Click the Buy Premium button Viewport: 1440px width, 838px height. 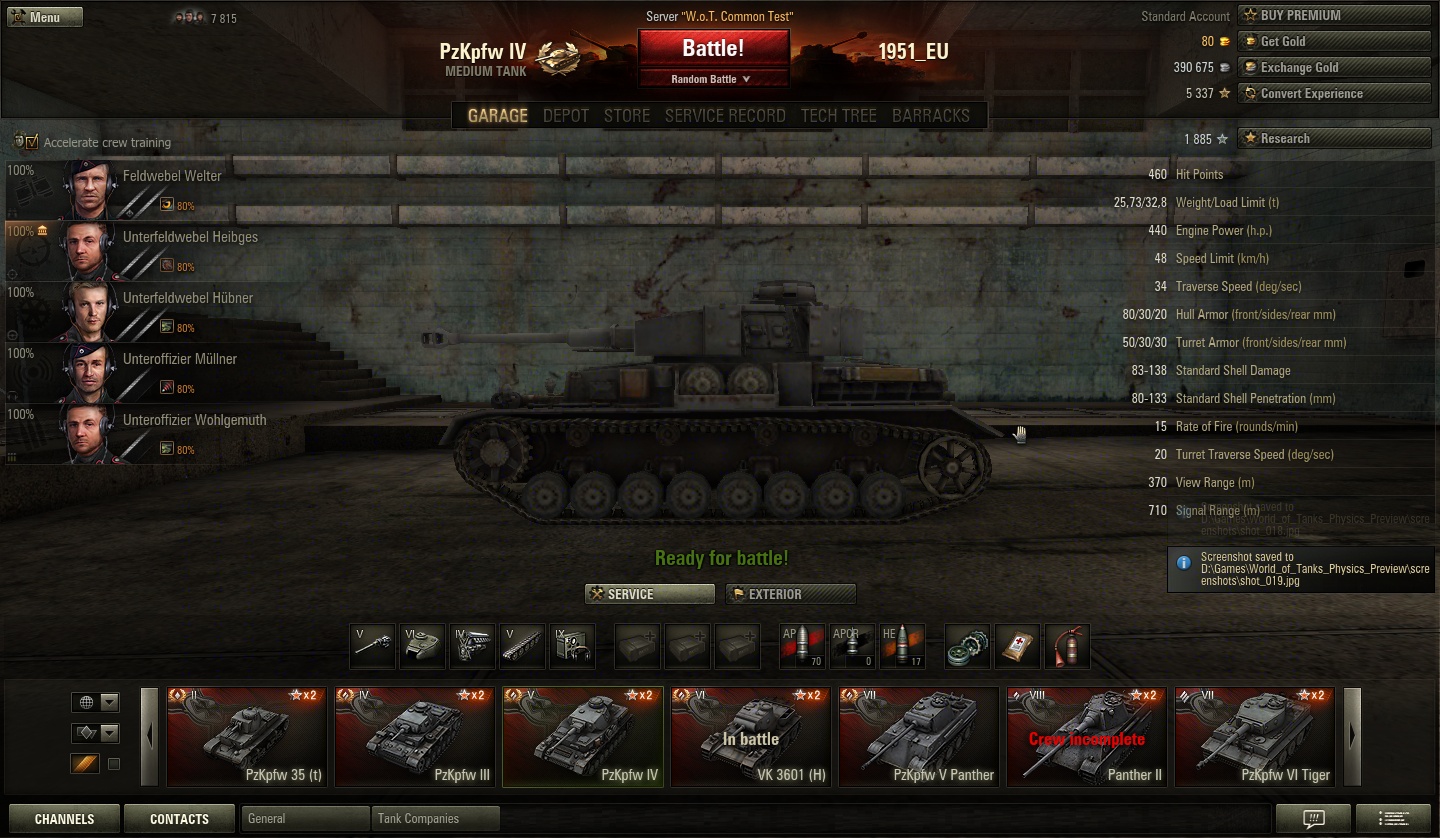pos(1334,15)
